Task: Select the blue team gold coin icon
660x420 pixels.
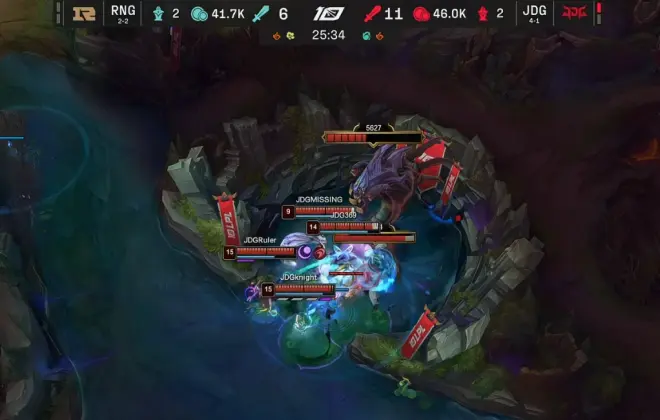Action: point(198,14)
